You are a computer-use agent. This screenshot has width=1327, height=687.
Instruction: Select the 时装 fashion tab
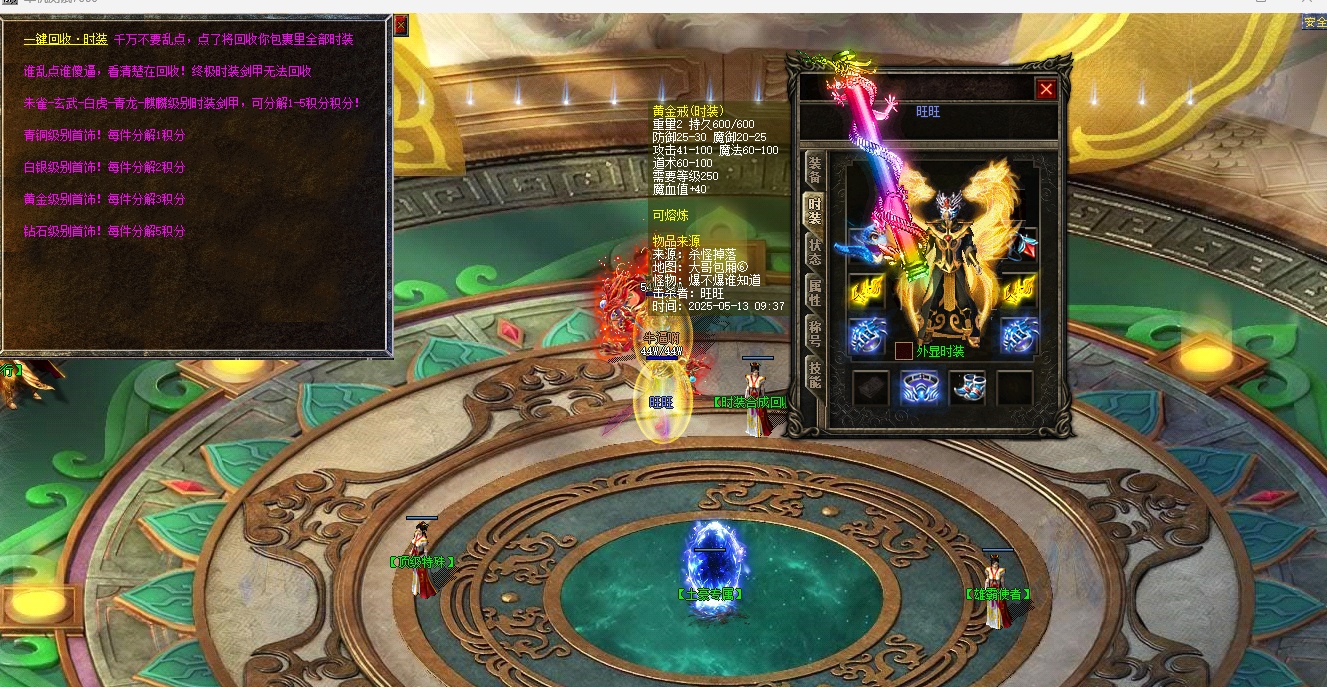click(x=815, y=210)
